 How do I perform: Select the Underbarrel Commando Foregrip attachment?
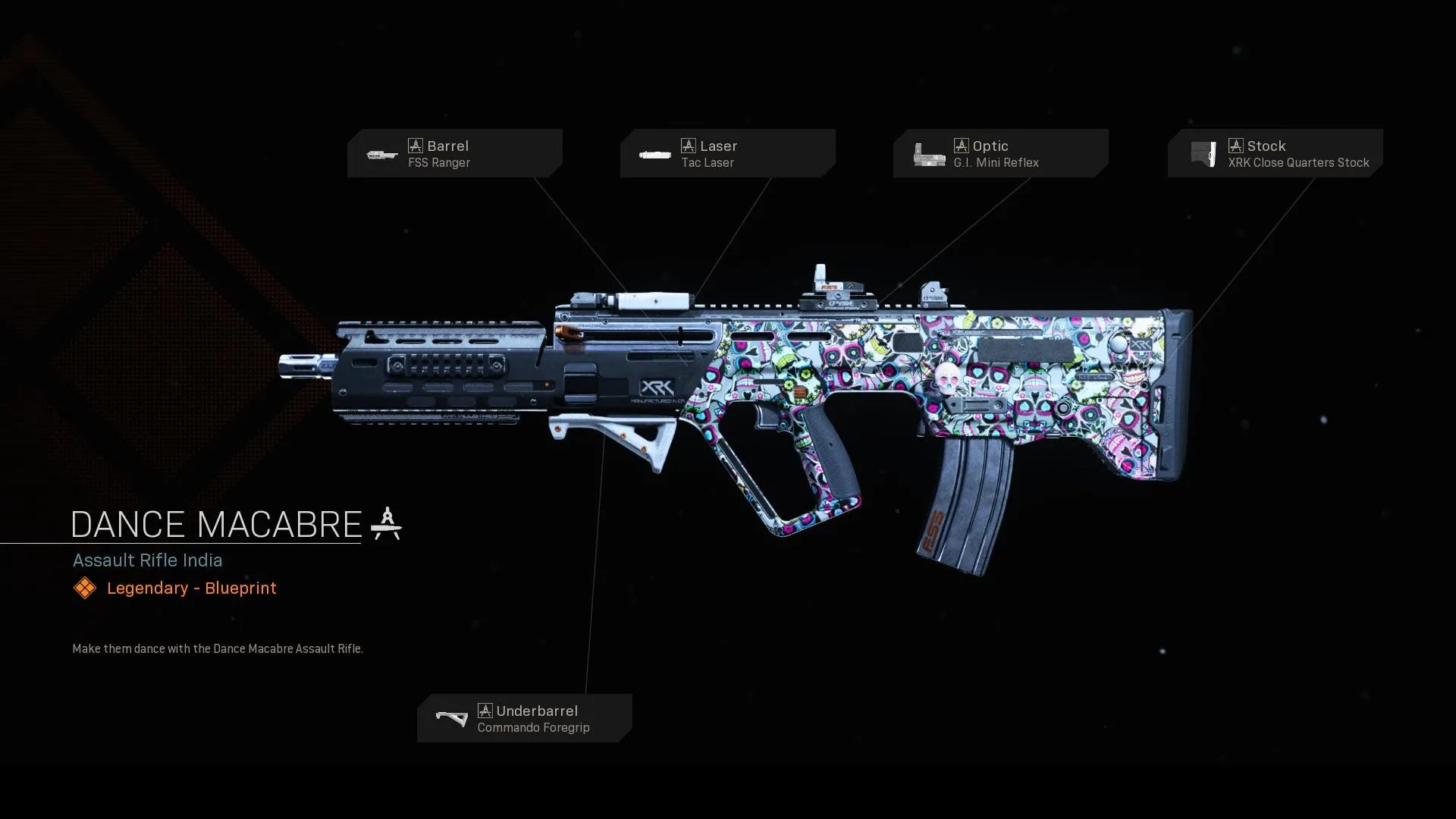coord(524,718)
